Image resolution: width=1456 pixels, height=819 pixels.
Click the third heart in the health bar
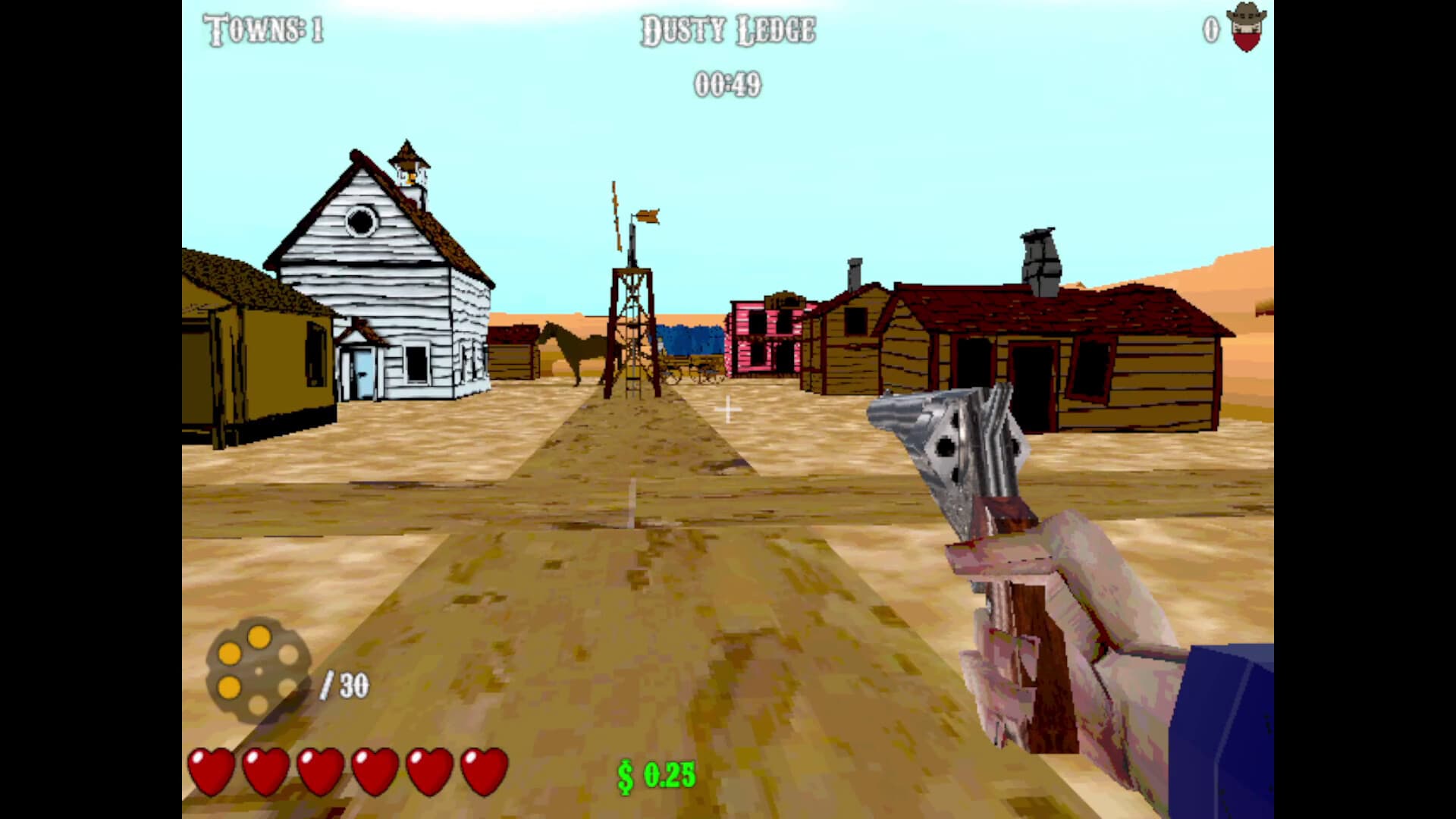point(321,768)
